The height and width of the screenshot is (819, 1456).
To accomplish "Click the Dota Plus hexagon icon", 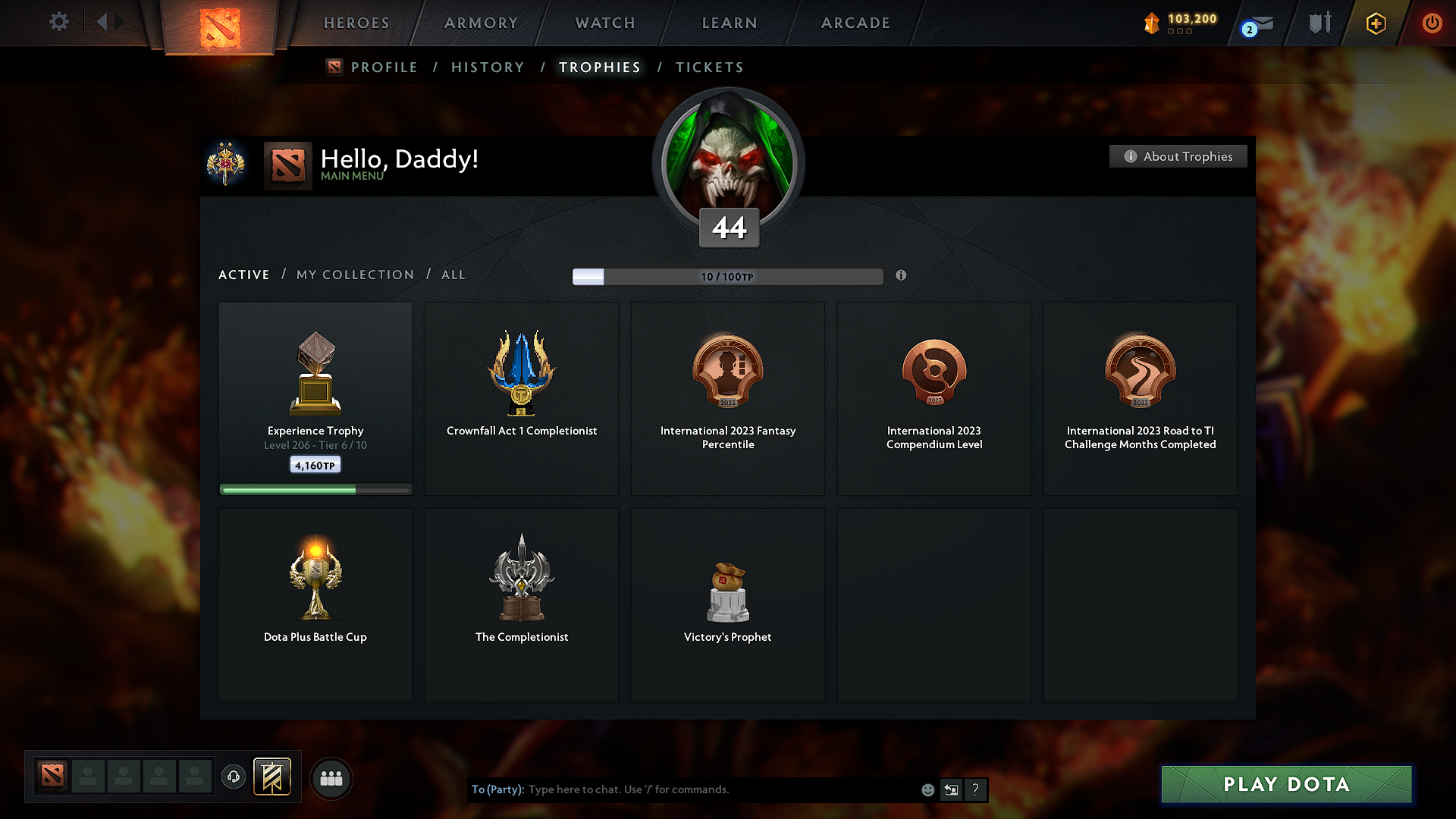I will click(x=1375, y=23).
